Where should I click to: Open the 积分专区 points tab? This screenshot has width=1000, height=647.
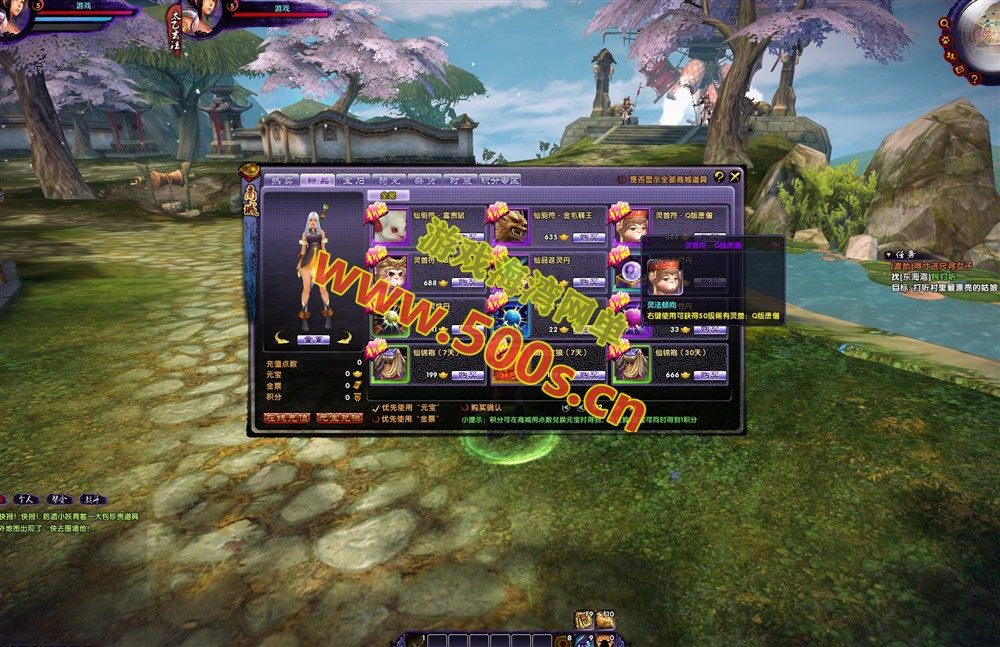point(499,180)
